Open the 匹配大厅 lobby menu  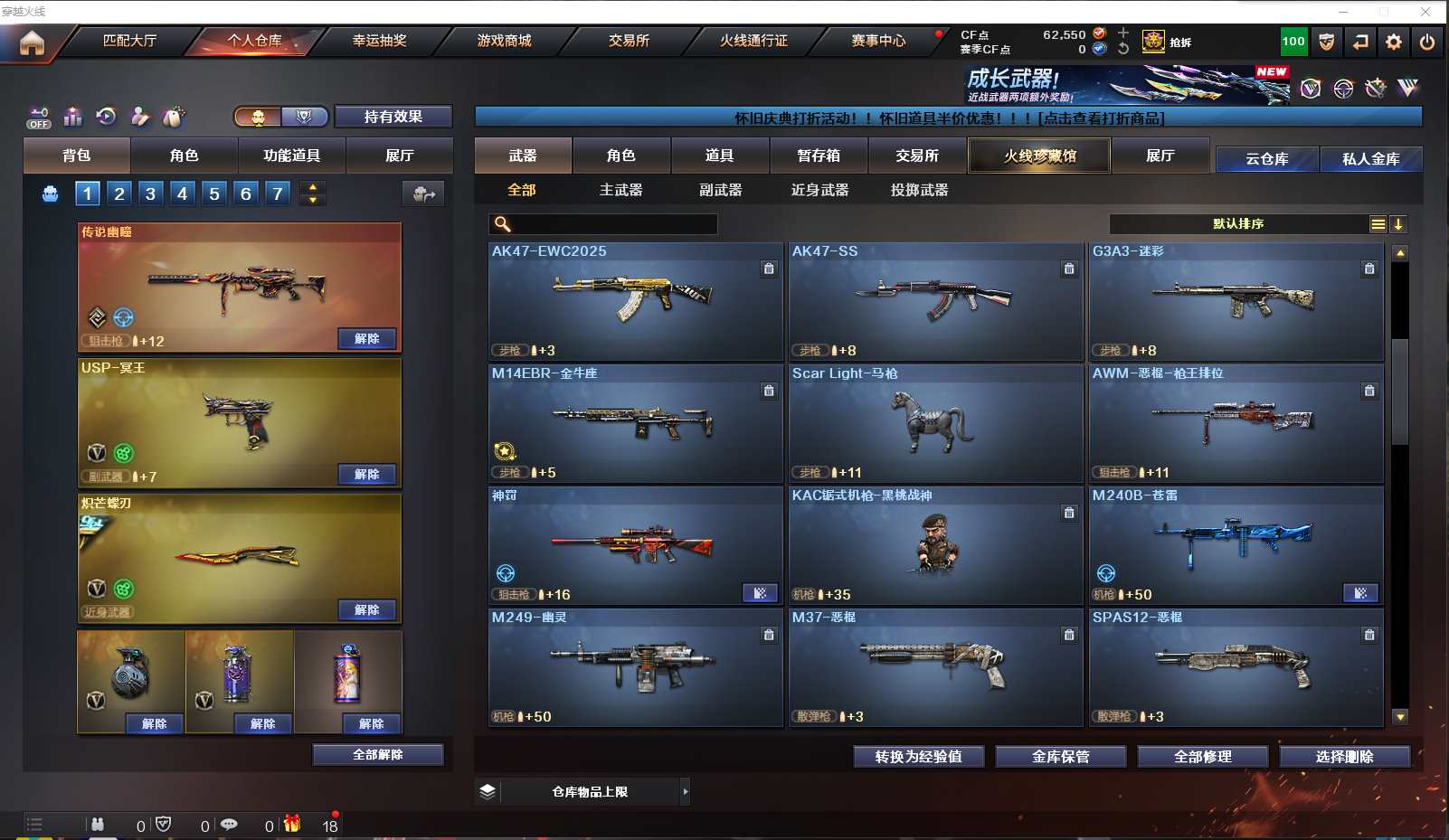pyautogui.click(x=129, y=41)
